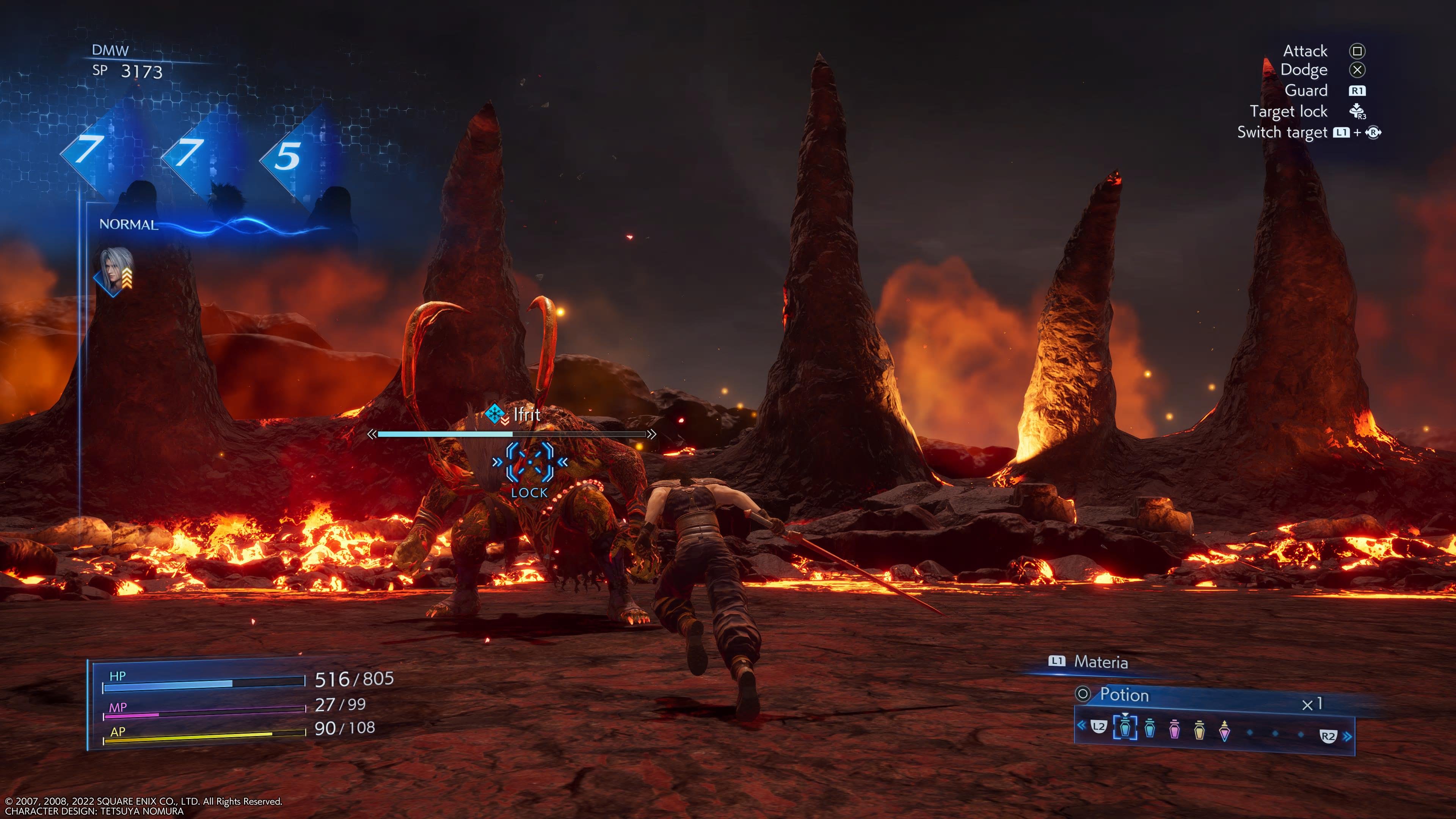Choose the pink bottle item
The image size is (1456, 819).
1174,730
